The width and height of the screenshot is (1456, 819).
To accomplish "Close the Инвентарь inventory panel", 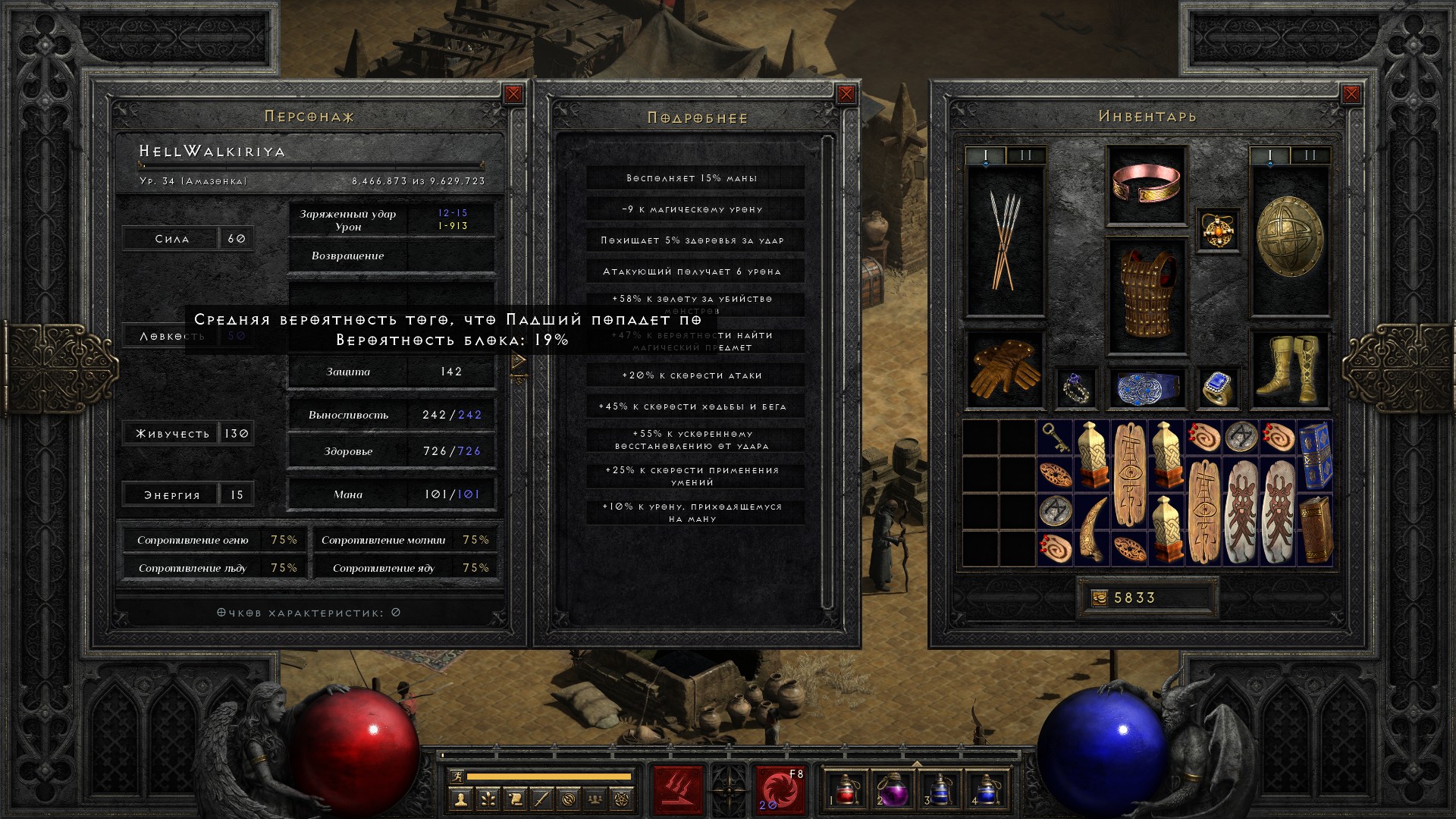I will [x=1351, y=94].
